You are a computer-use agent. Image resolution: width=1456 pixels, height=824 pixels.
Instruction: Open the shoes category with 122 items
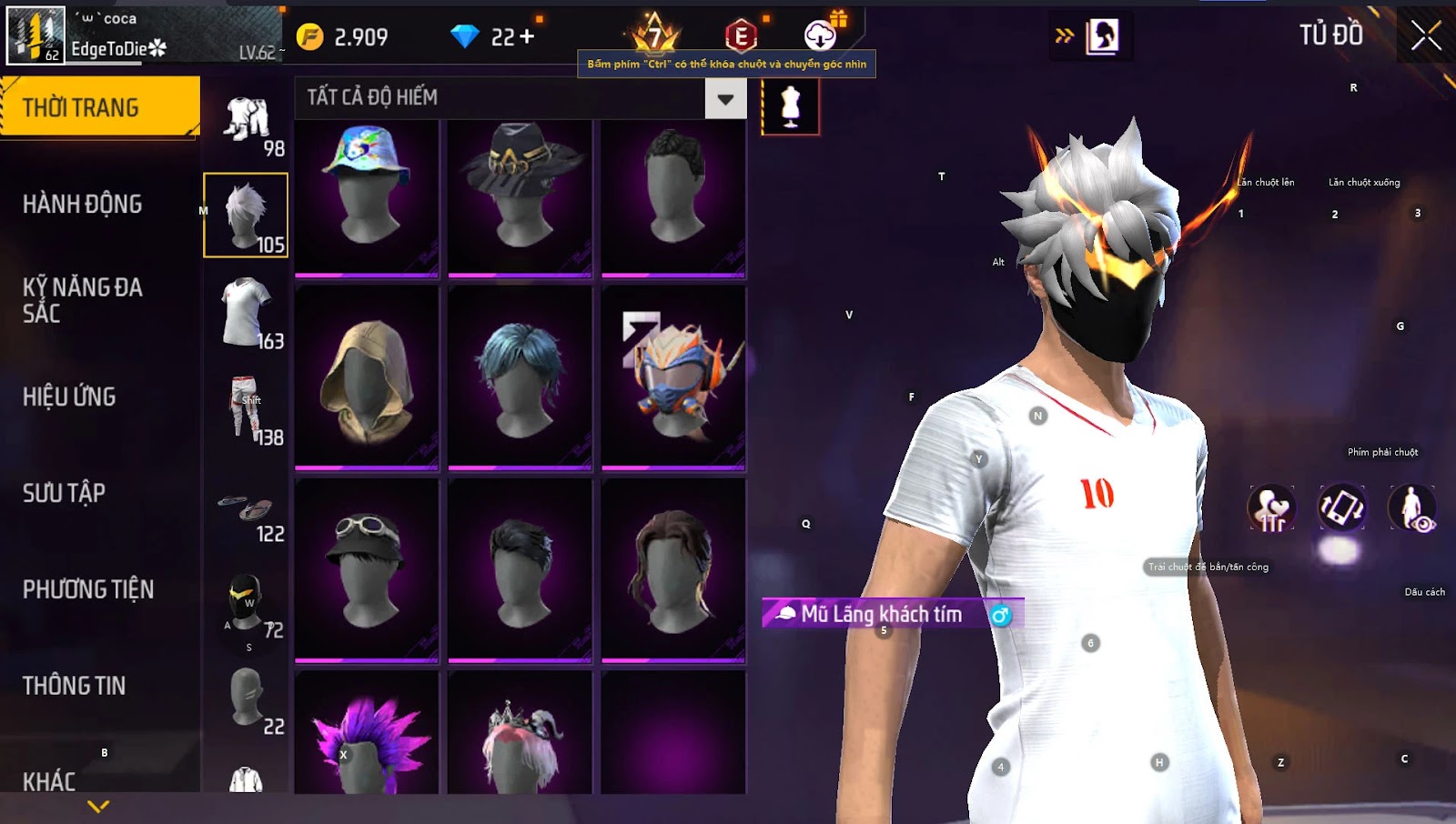(x=248, y=511)
